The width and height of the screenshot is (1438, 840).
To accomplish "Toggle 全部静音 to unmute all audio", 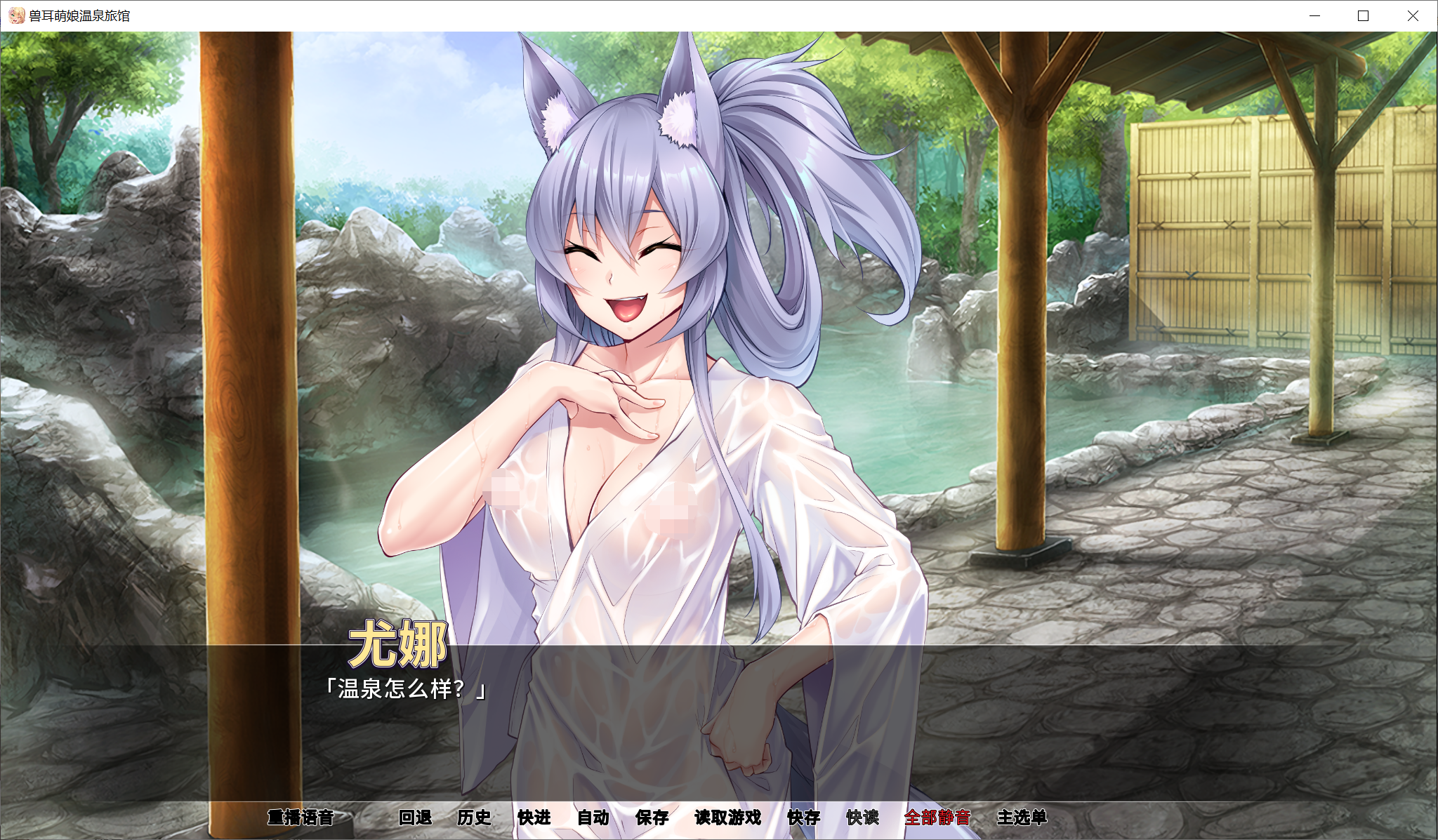I will [x=939, y=818].
